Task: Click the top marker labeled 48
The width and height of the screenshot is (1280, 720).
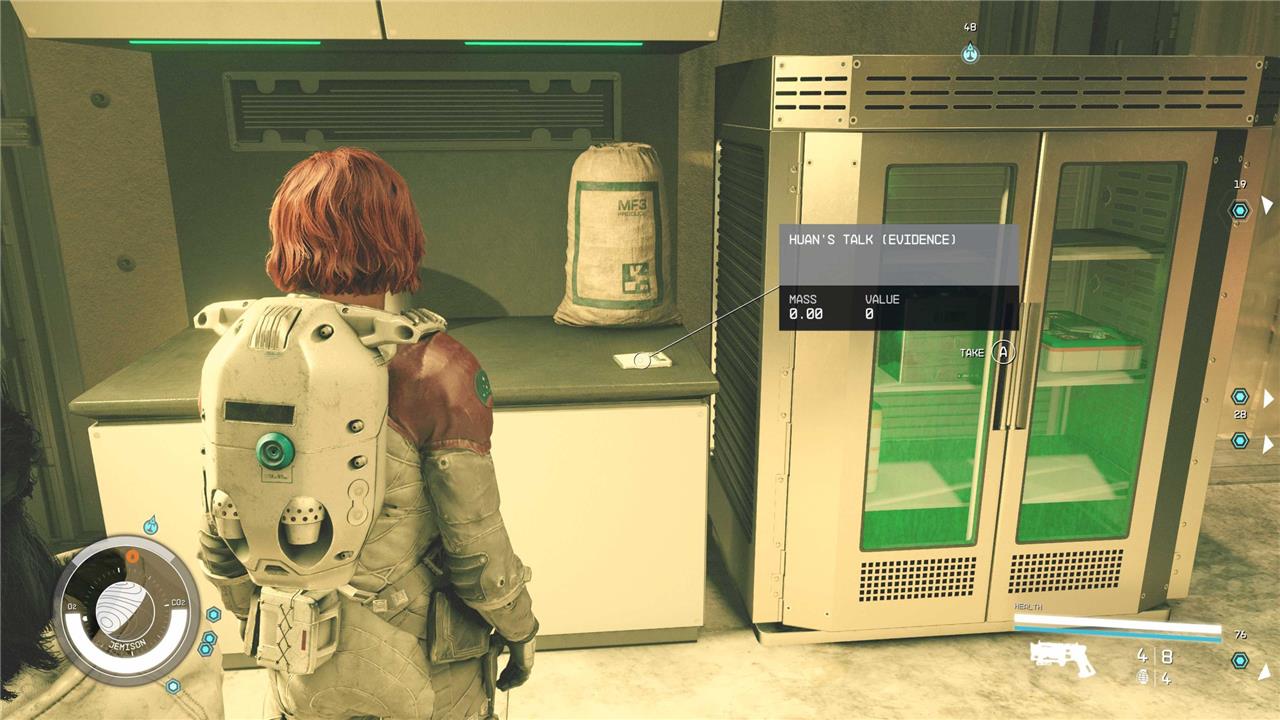Action: coord(969,53)
